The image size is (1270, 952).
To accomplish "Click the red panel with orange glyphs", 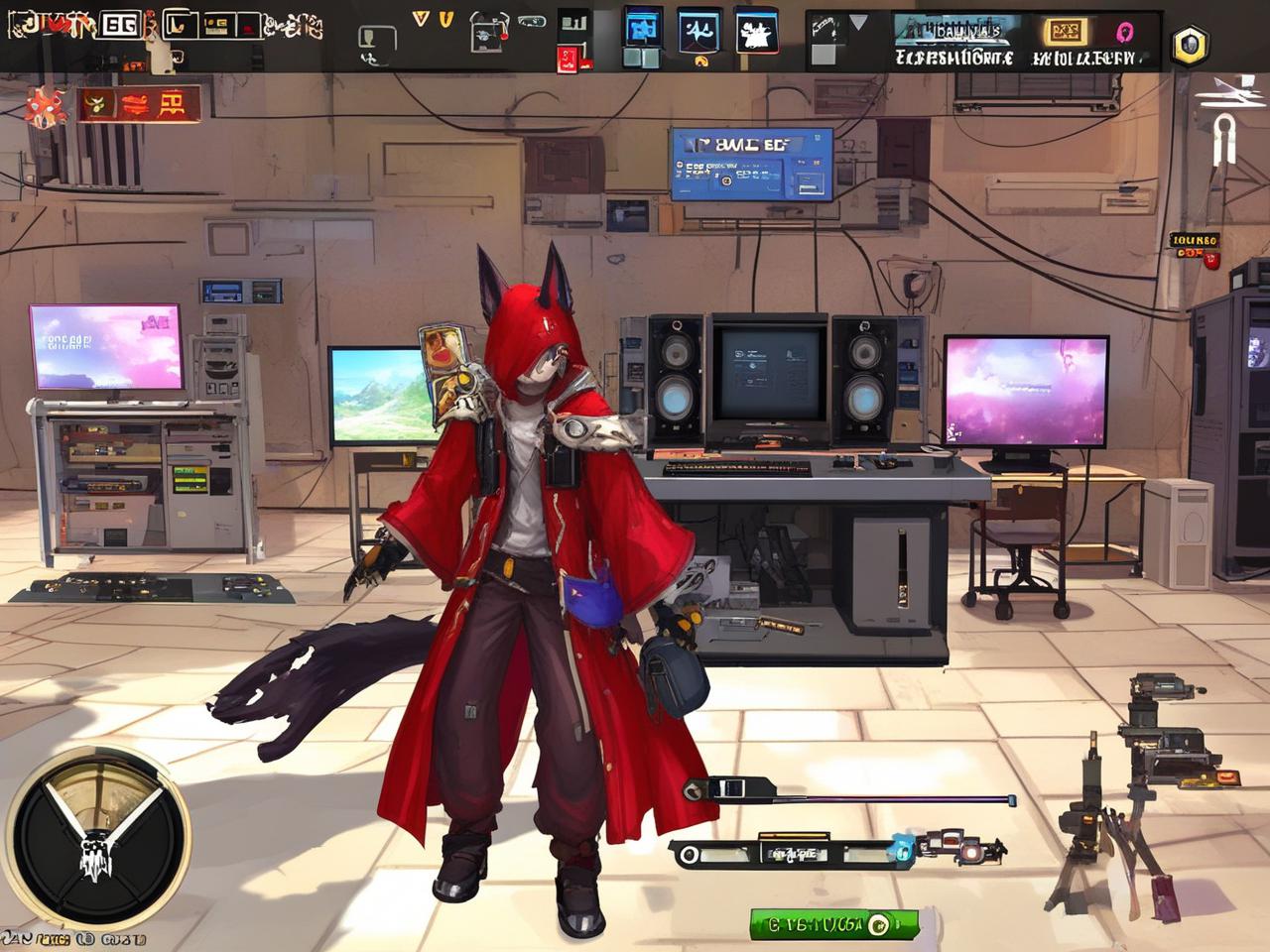I will tap(141, 103).
